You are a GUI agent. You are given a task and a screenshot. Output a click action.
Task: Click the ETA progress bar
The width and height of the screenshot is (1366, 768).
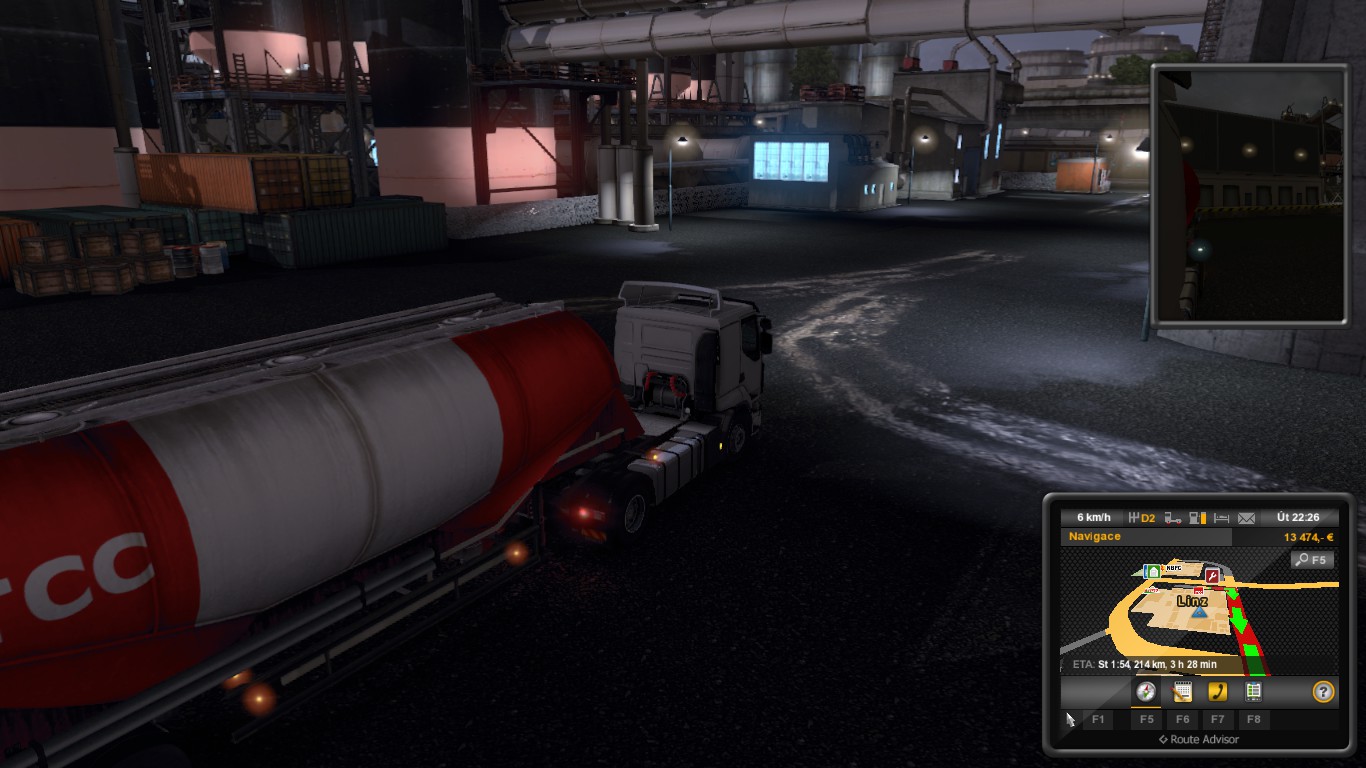(x=1144, y=662)
